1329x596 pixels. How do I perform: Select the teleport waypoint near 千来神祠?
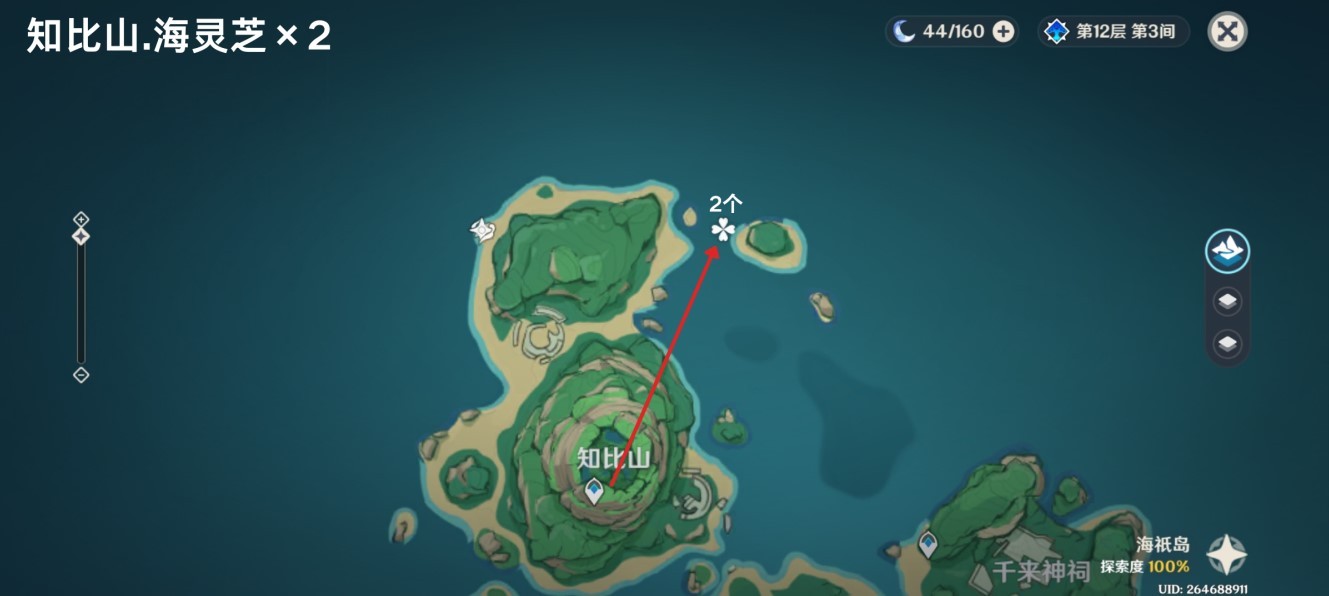tap(928, 545)
